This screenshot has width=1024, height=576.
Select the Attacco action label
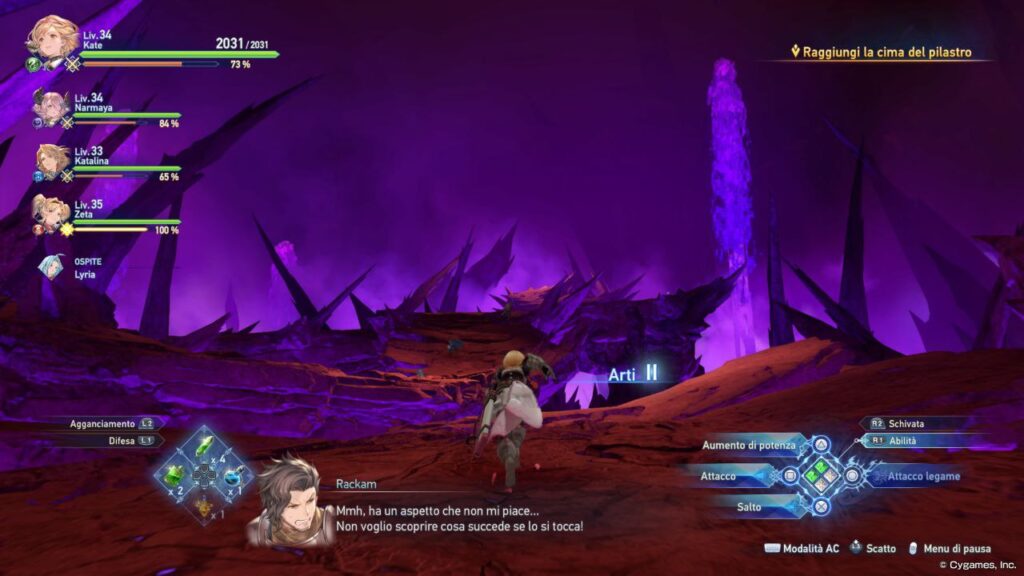718,476
